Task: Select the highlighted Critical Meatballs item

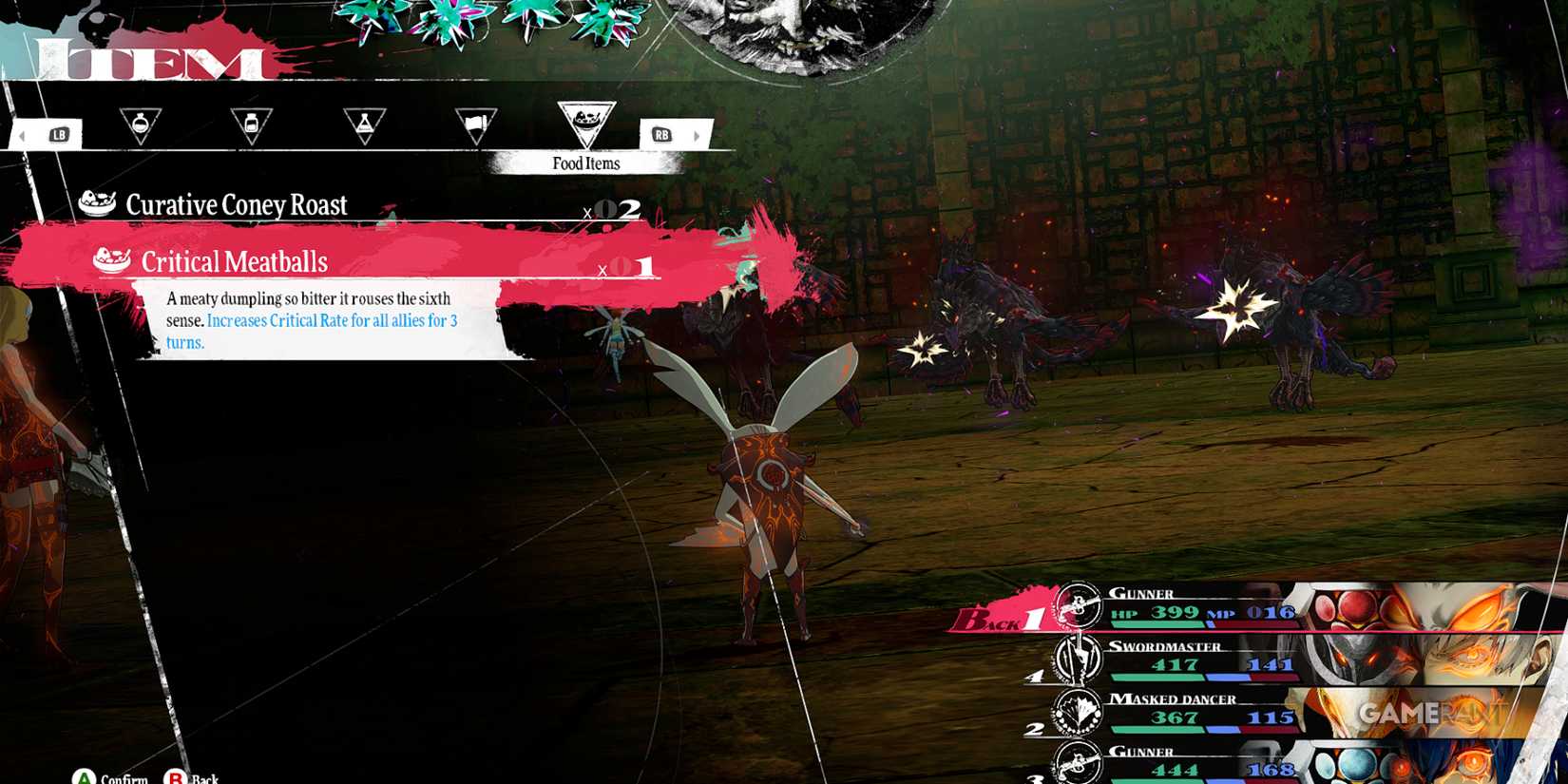Action: pos(233,260)
